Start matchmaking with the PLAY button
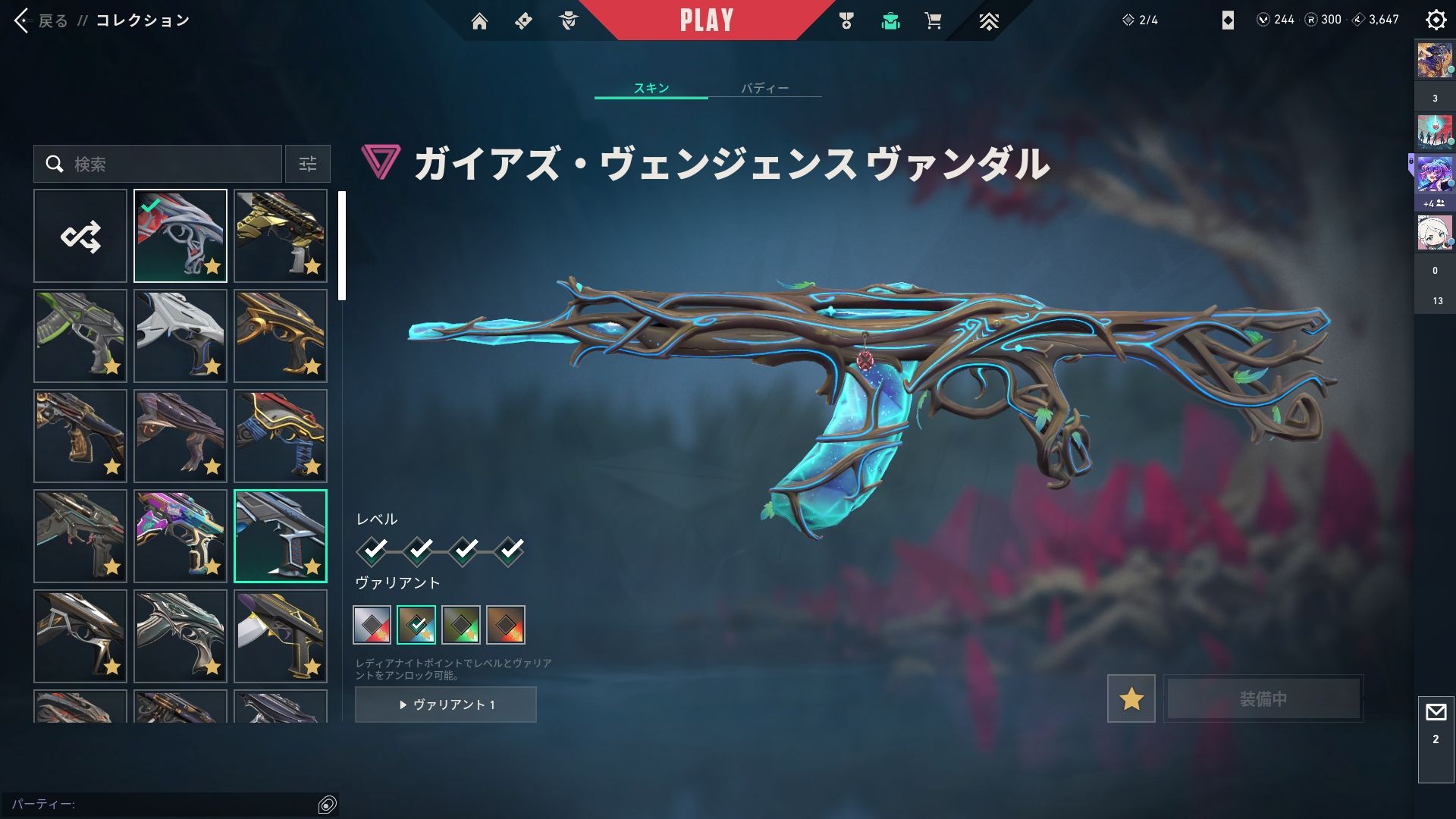Viewport: 1456px width, 819px height. click(x=706, y=20)
